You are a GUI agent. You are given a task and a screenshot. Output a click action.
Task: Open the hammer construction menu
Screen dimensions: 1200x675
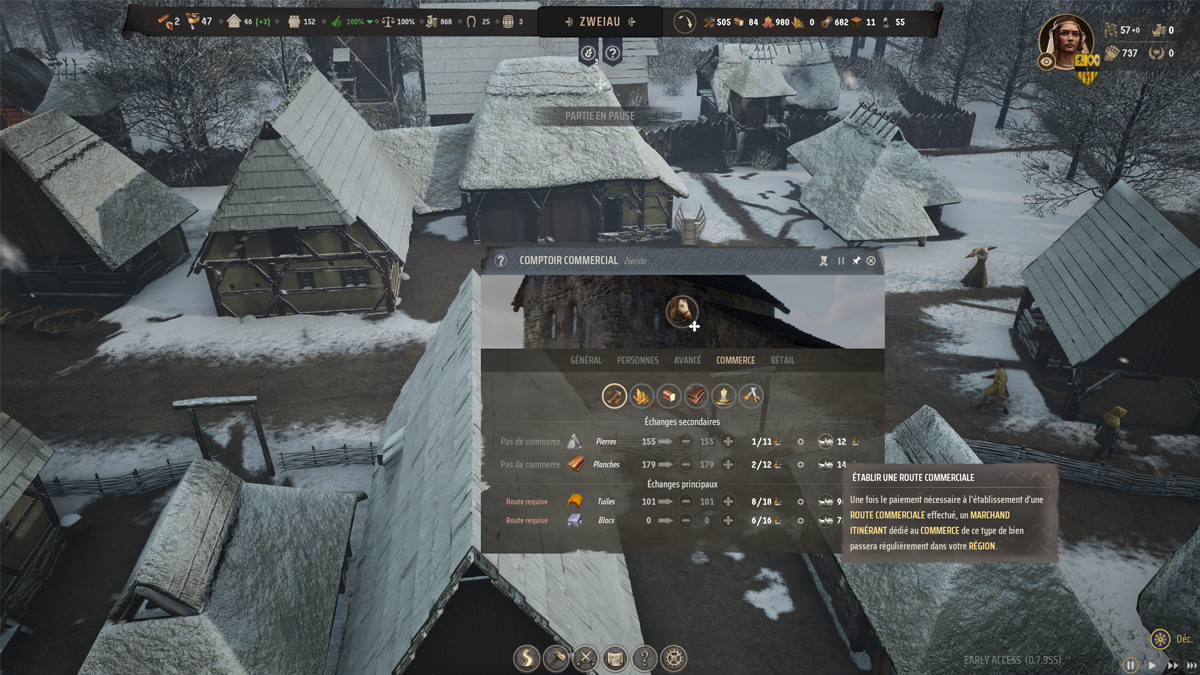556,658
